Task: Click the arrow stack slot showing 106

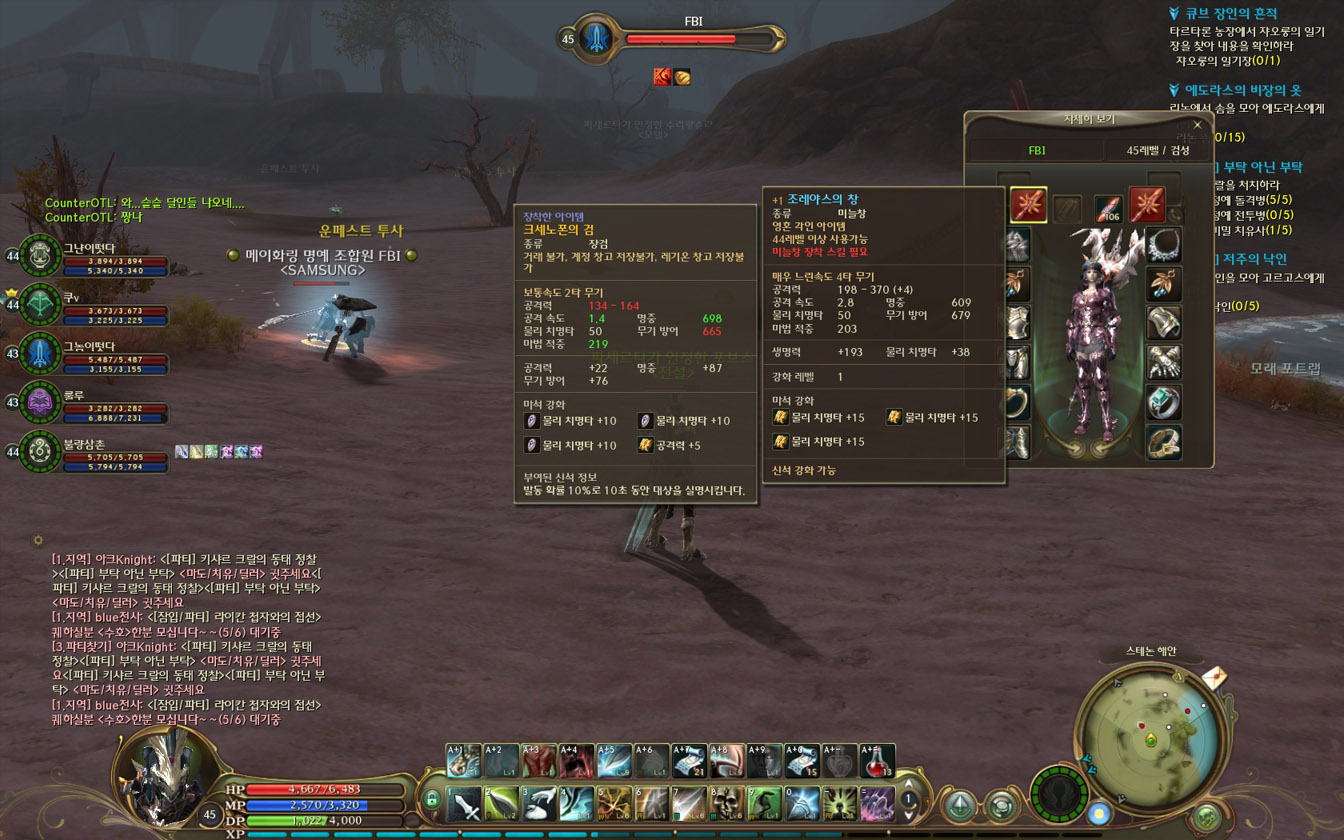Action: [x=1108, y=207]
